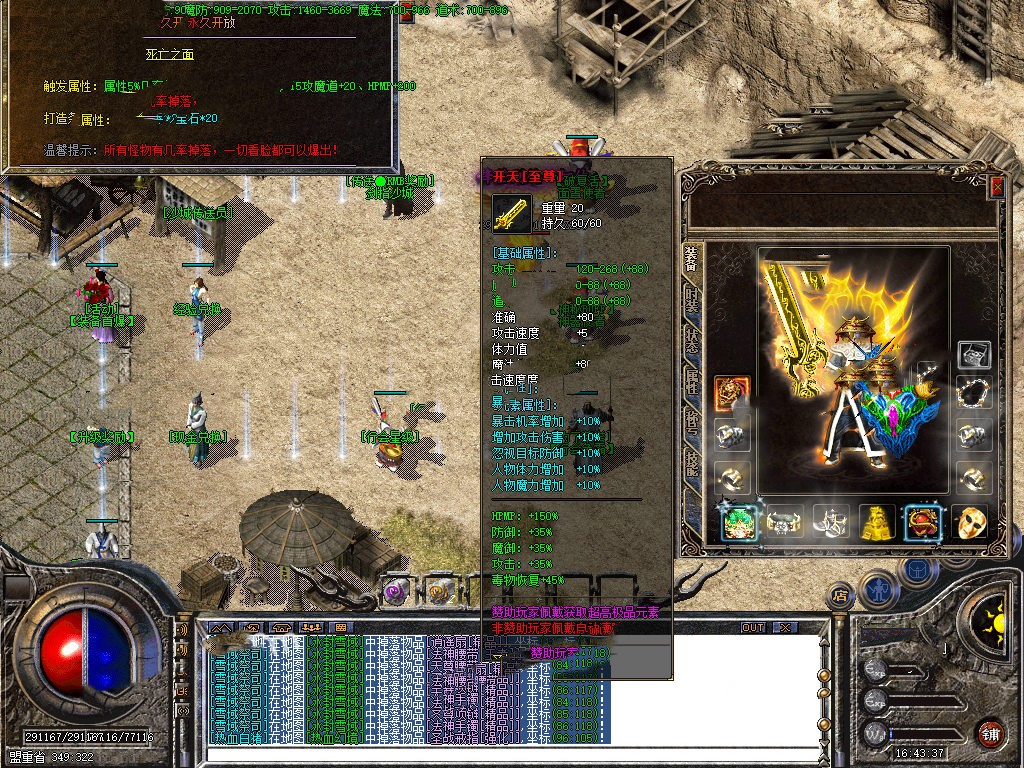Select the horned silver belt slot
The image size is (1024, 768).
pos(784,521)
